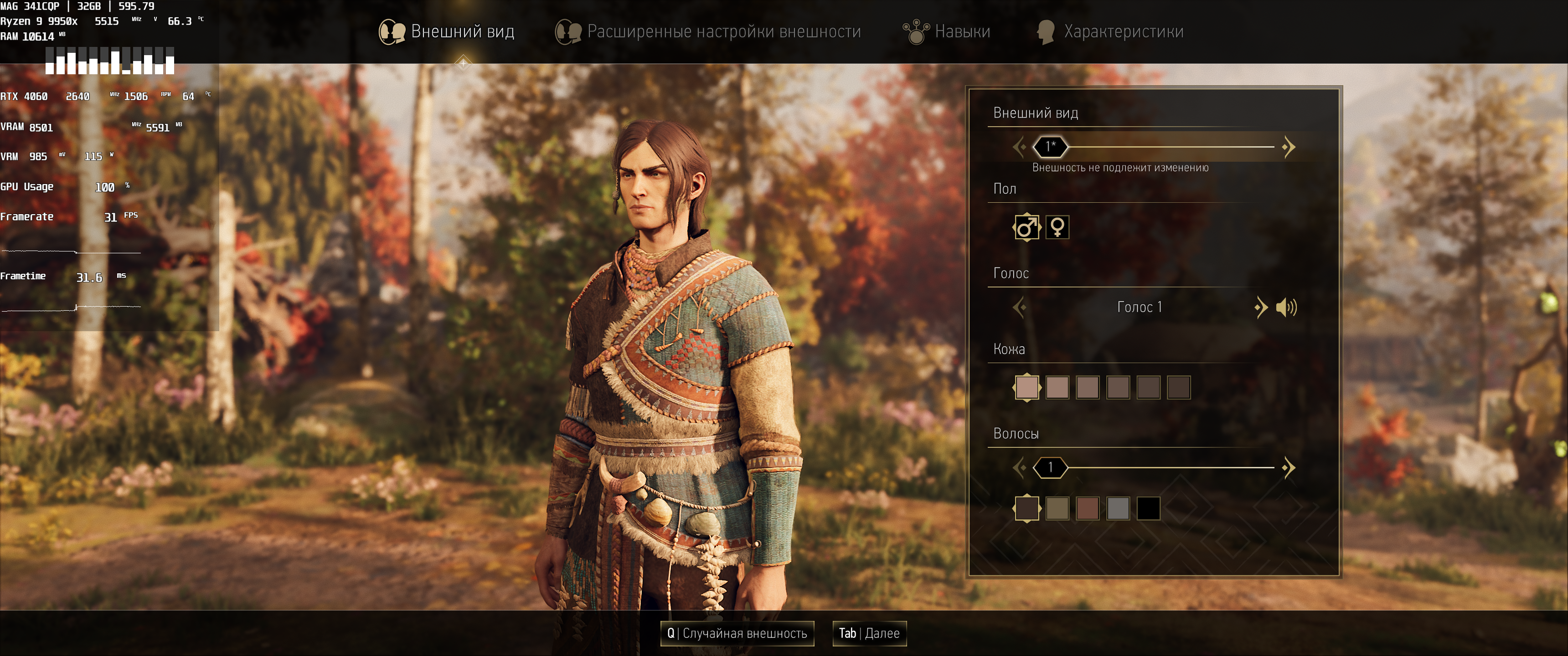Apply the reddish-brown hair color swatch
The width and height of the screenshot is (1568, 656).
click(1088, 509)
